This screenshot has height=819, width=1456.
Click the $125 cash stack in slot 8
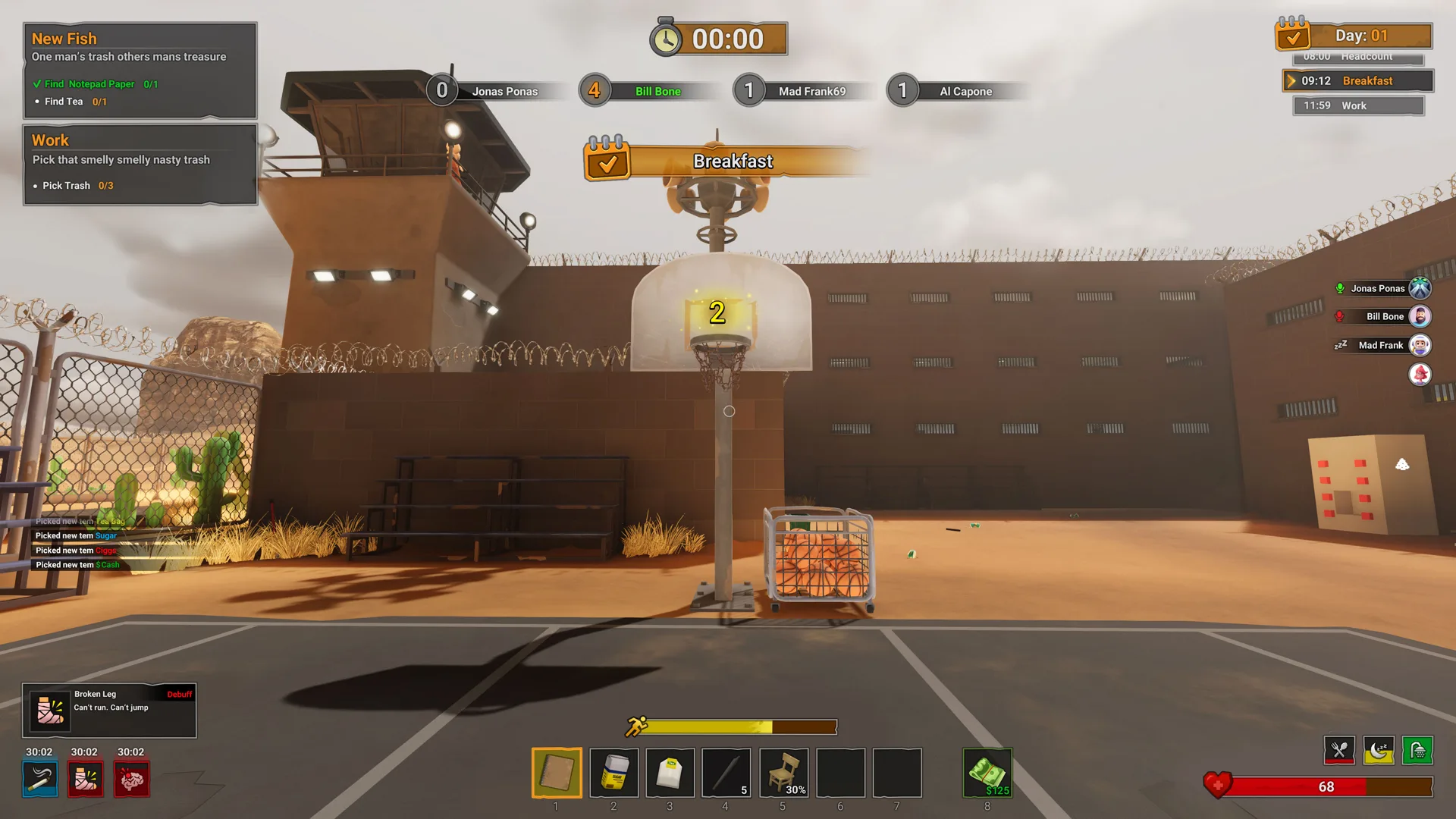[x=987, y=773]
